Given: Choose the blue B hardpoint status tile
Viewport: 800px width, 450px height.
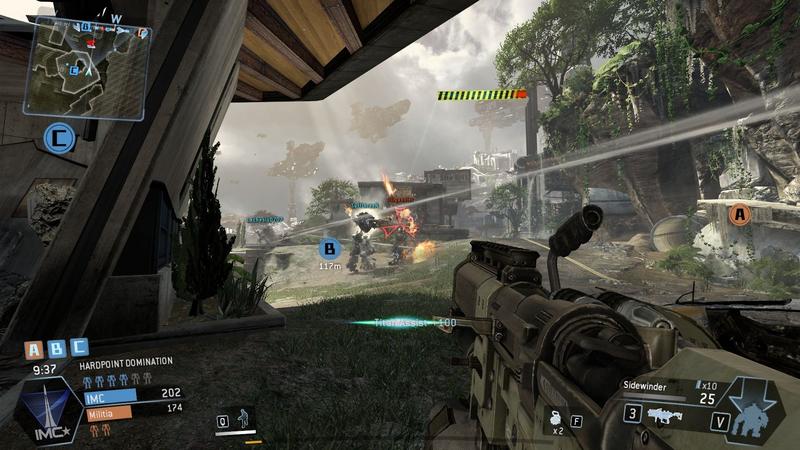Looking at the screenshot, I should click(56, 349).
